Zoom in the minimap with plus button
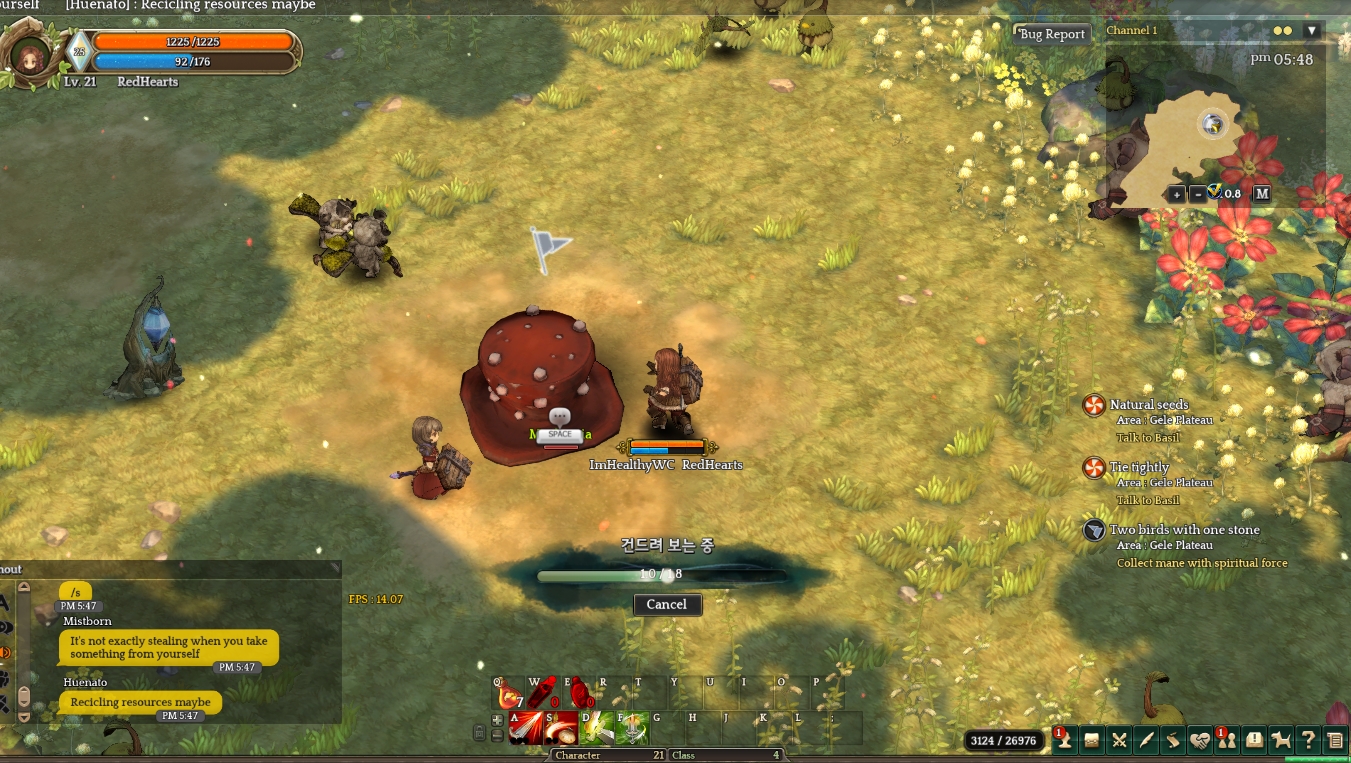Image resolution: width=1351 pixels, height=763 pixels. coord(1176,194)
